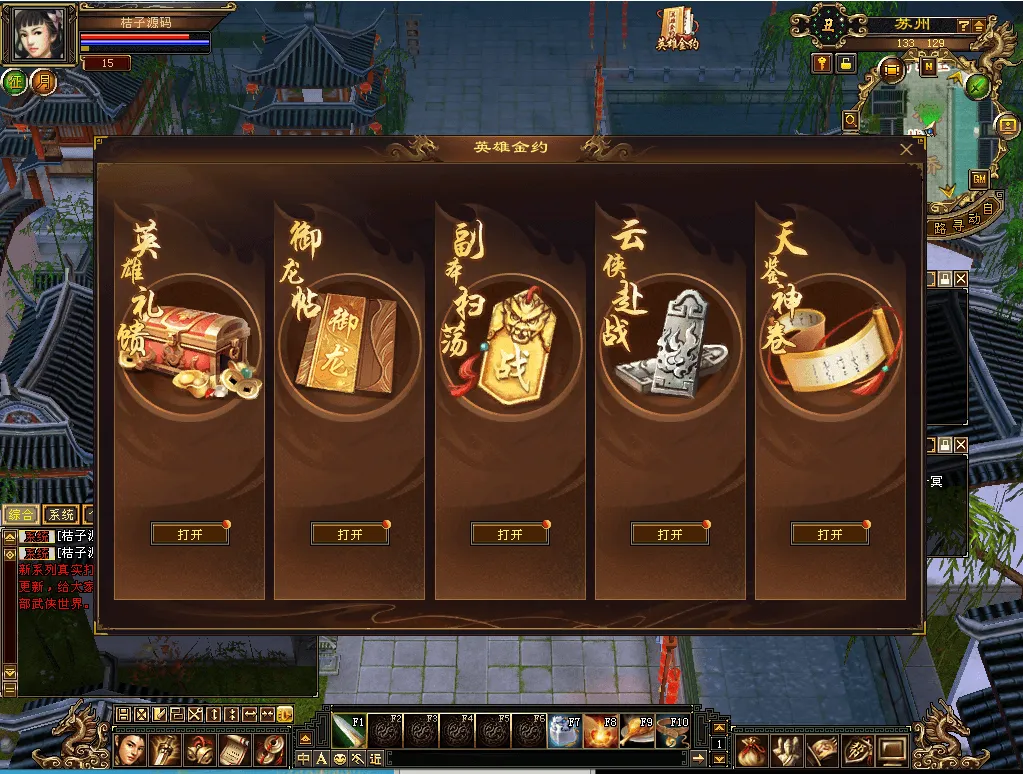The width and height of the screenshot is (1023, 774).
Task: Switch to the 综合 chat tab
Action: point(20,515)
